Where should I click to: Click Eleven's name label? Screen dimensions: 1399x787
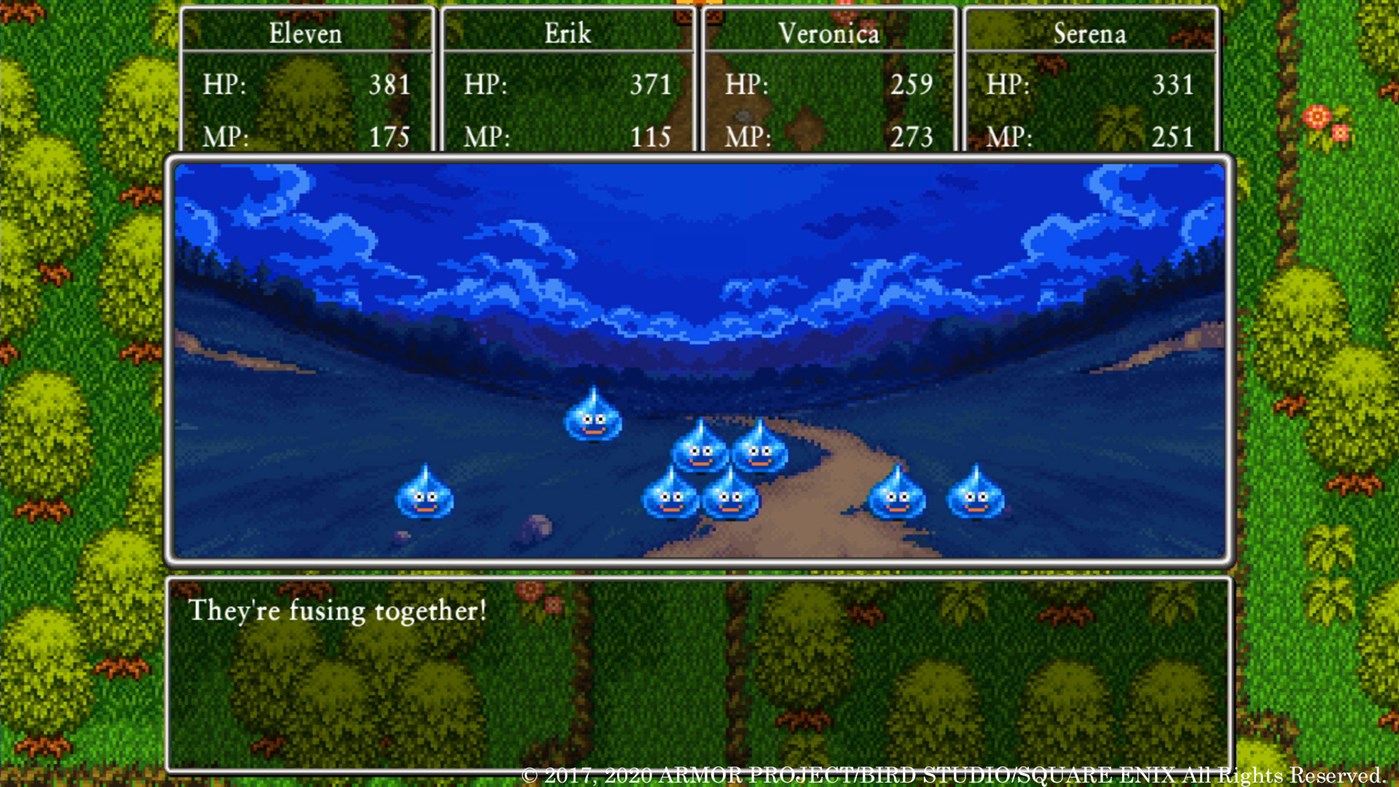(x=305, y=32)
